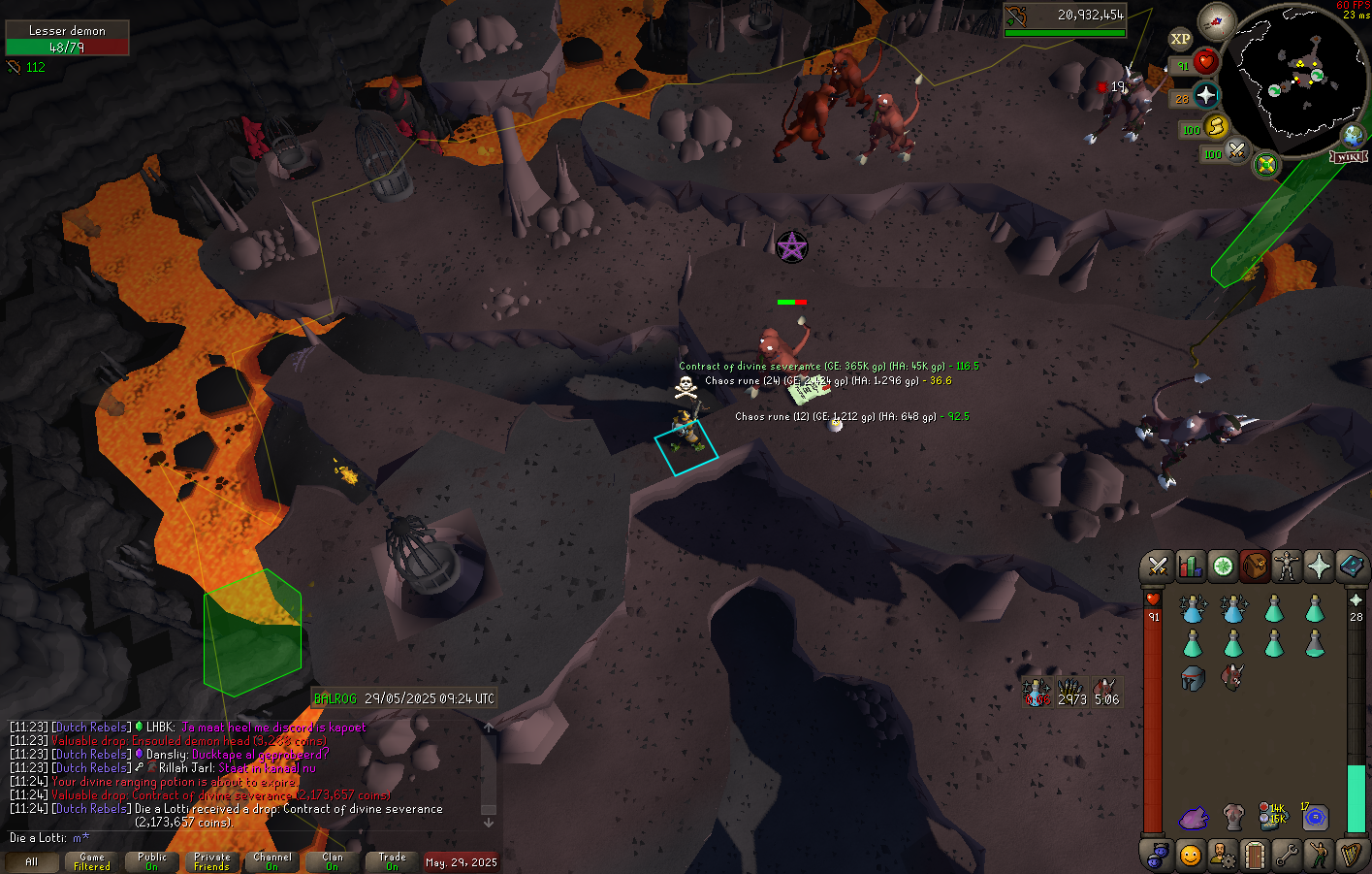Open the Music harp tab
The height and width of the screenshot is (874, 1372).
[1351, 856]
